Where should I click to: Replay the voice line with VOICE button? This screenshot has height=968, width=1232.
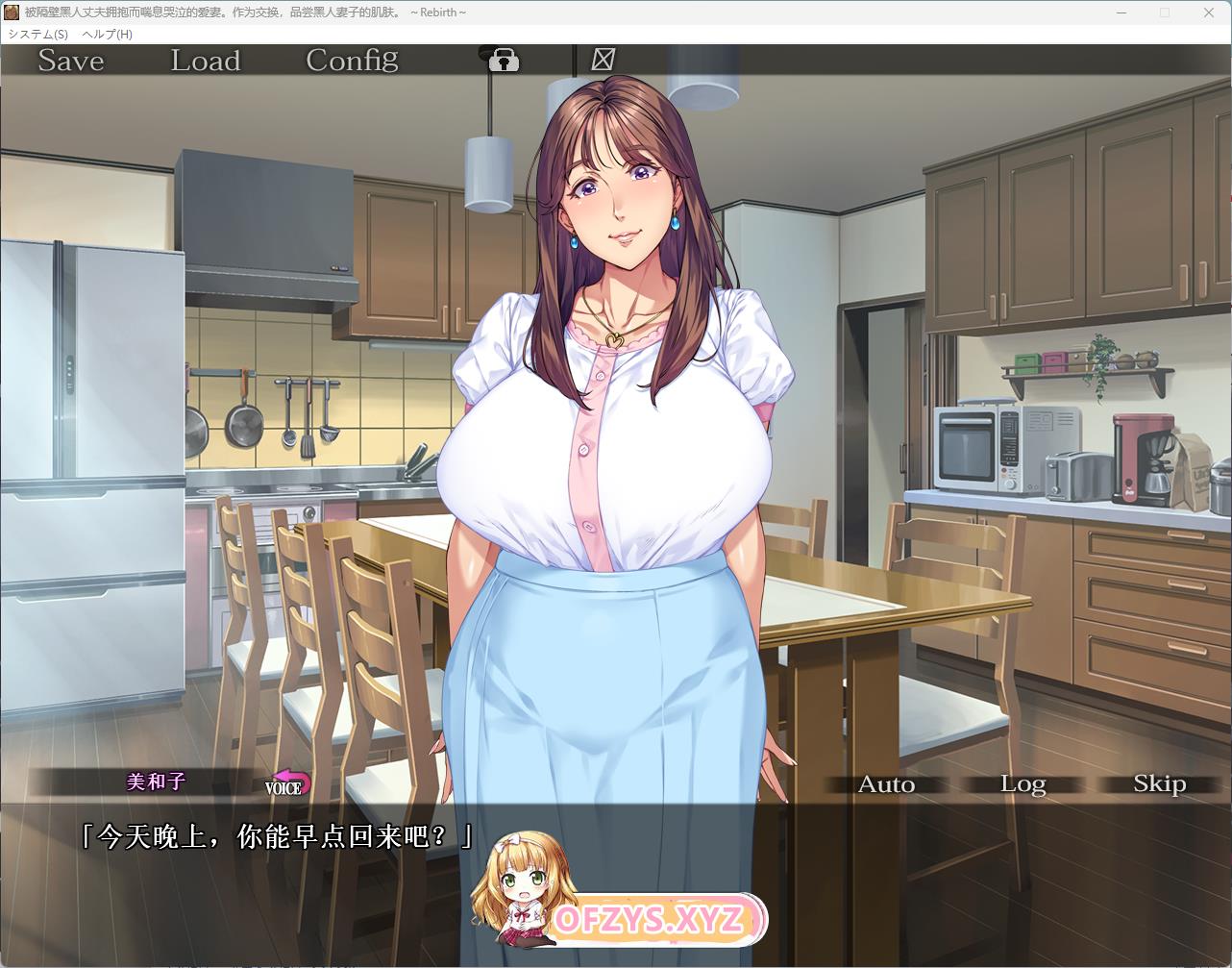tap(287, 783)
